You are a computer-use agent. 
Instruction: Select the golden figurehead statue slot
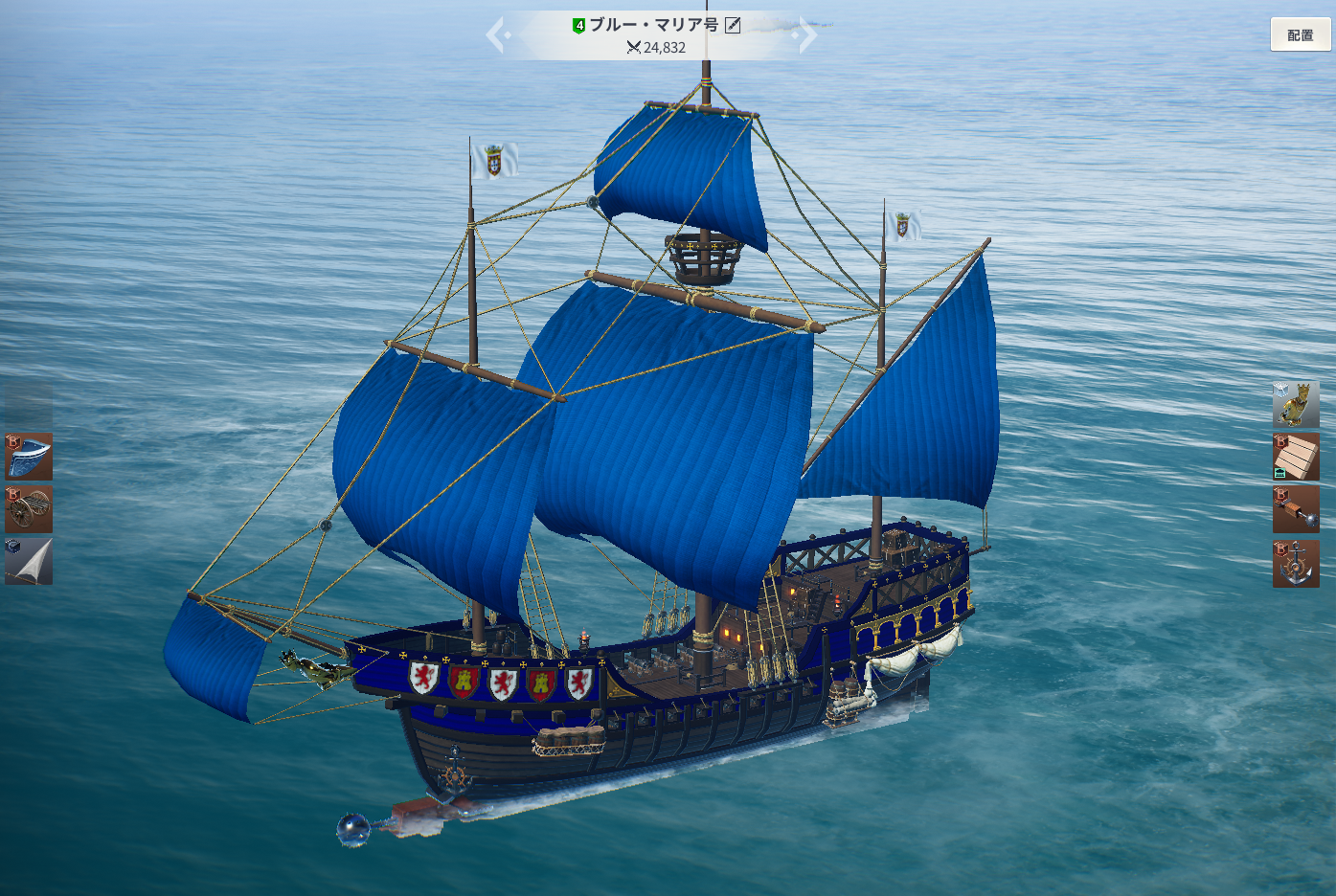pos(1296,405)
